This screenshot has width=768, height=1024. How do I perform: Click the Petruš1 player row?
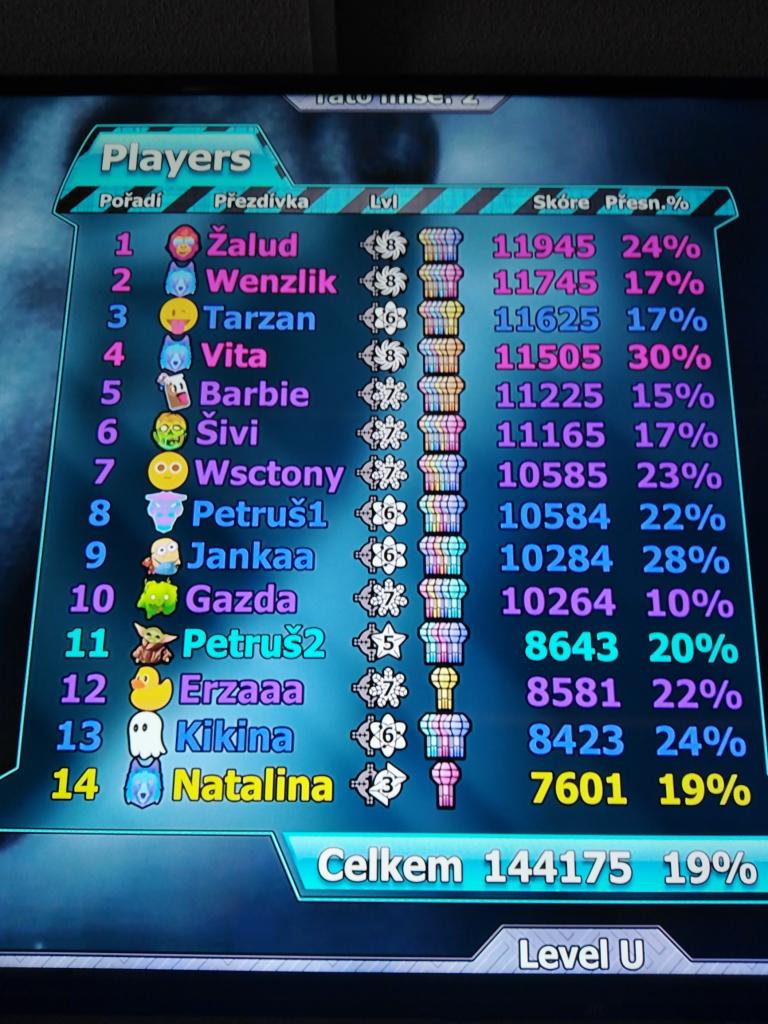coord(258,514)
